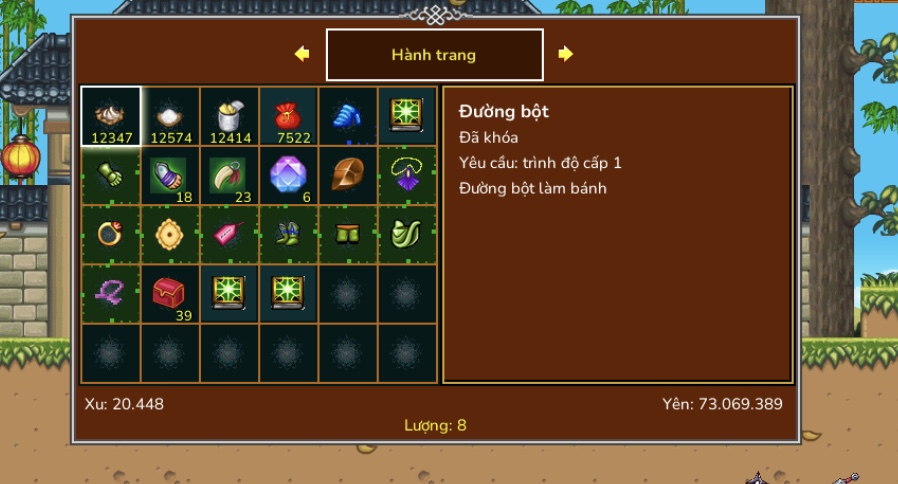This screenshot has height=484, width=898.
Task: Select the red pouch stacked 7522
Action: coord(289,116)
